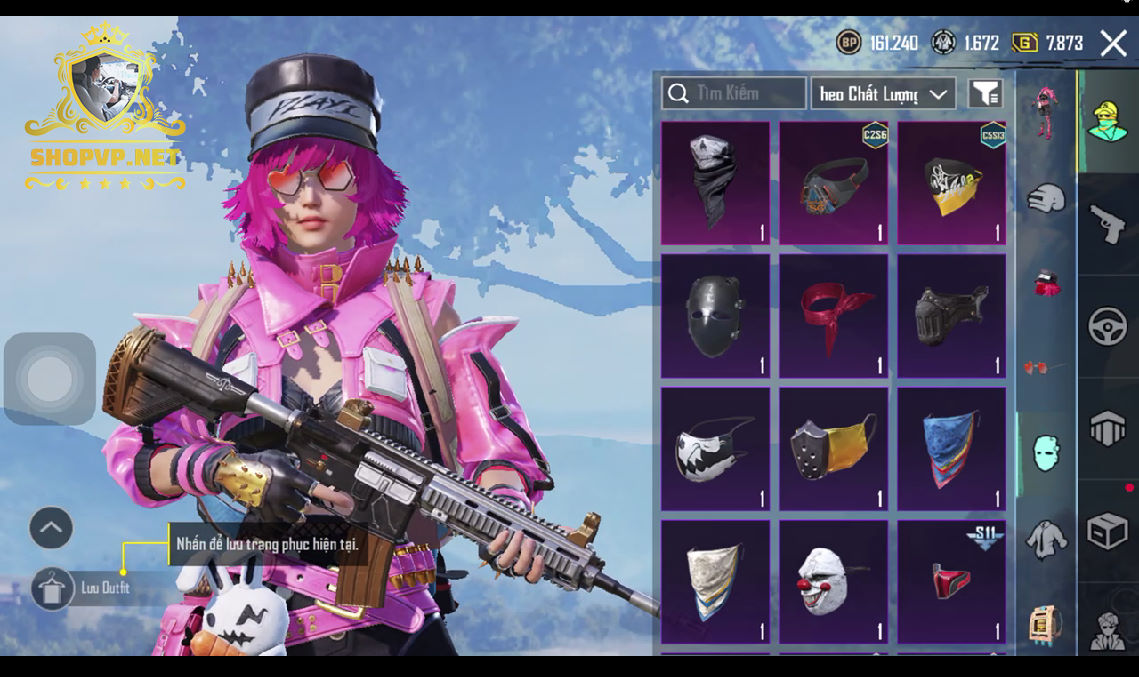The image size is (1139, 677).
Task: Open the box crate tab
Action: point(1108,531)
